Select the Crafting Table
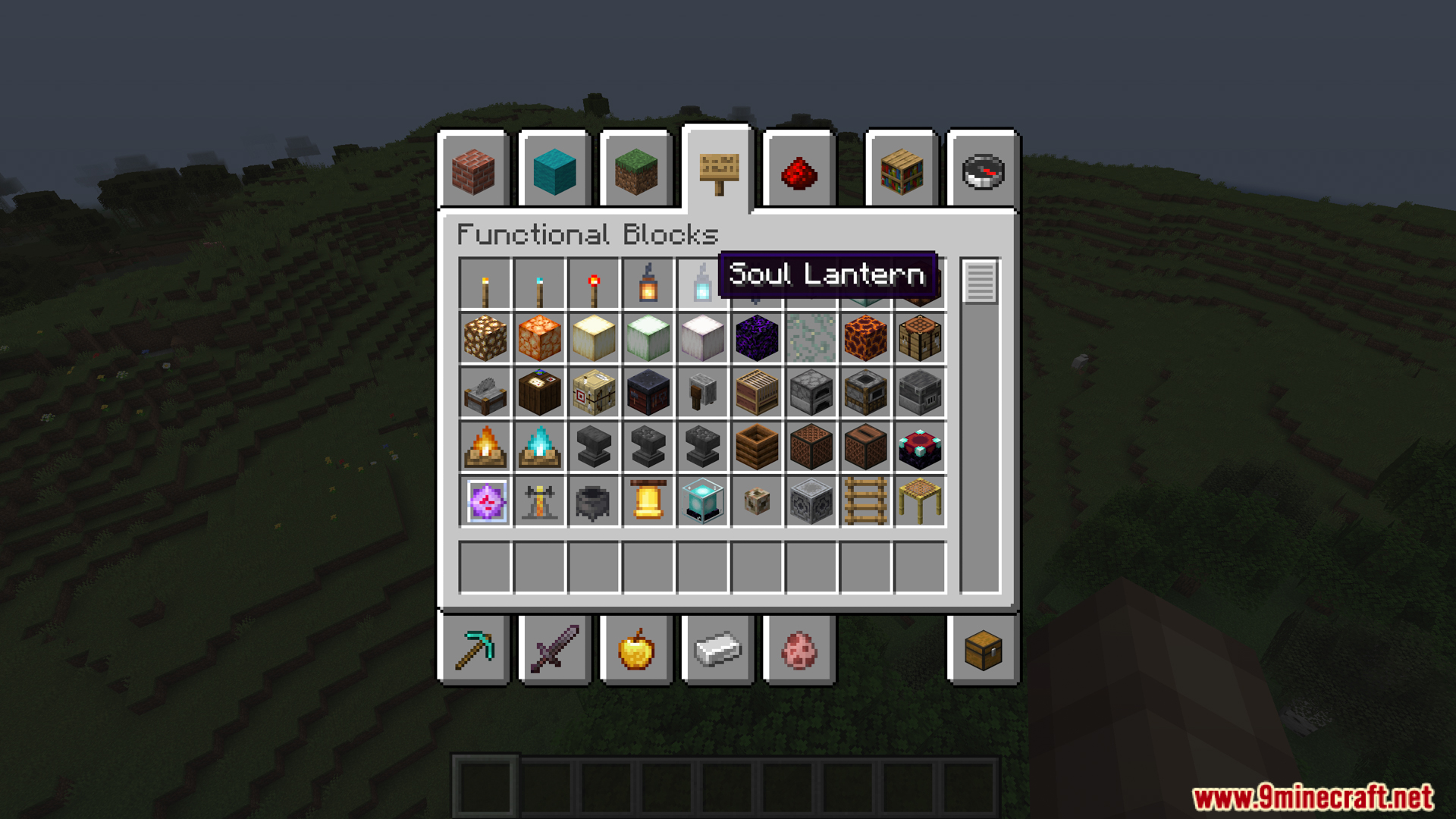Viewport: 1456px width, 819px height. click(x=921, y=339)
